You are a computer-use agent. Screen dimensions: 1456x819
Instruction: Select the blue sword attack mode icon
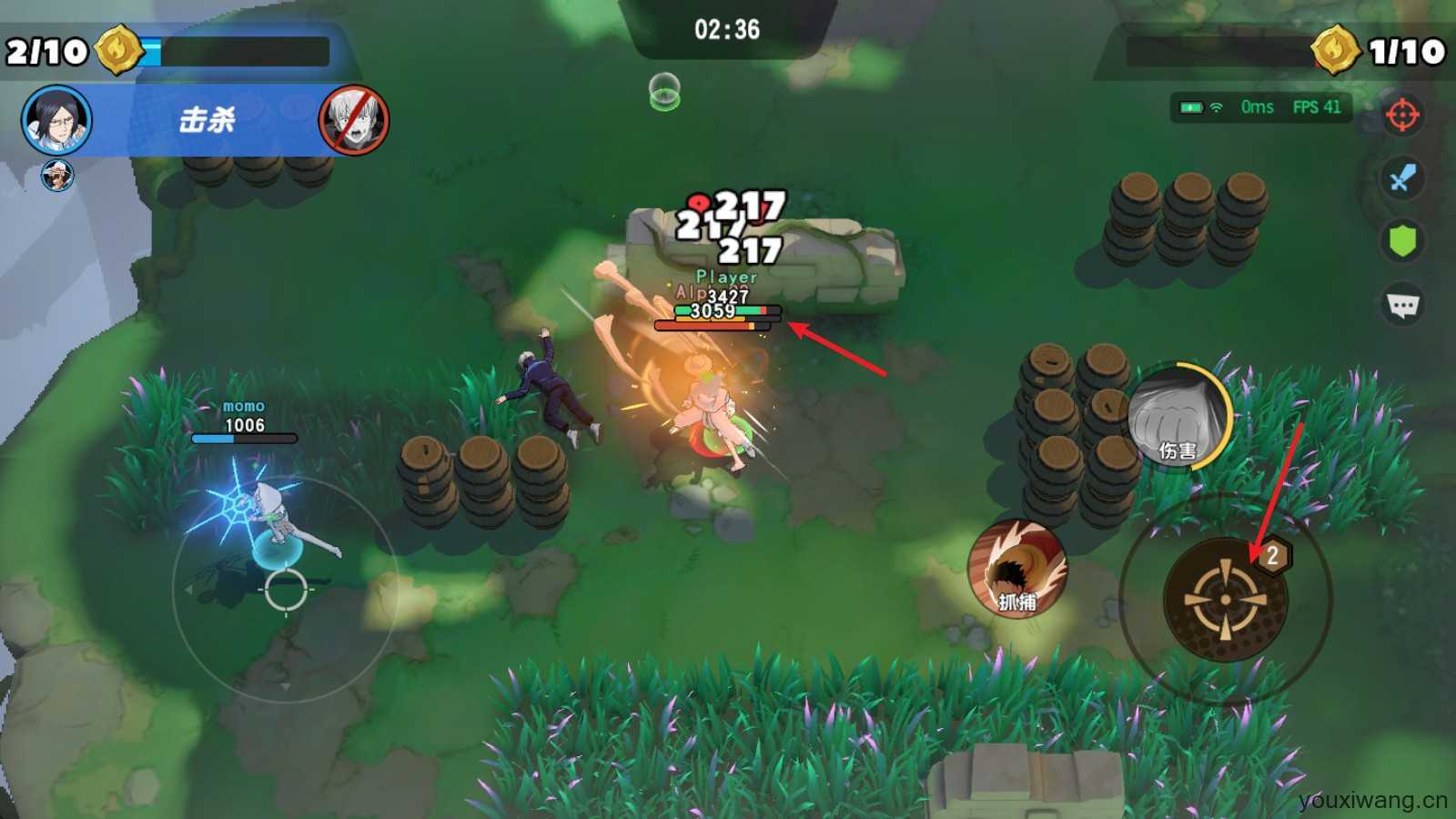[x=1402, y=178]
